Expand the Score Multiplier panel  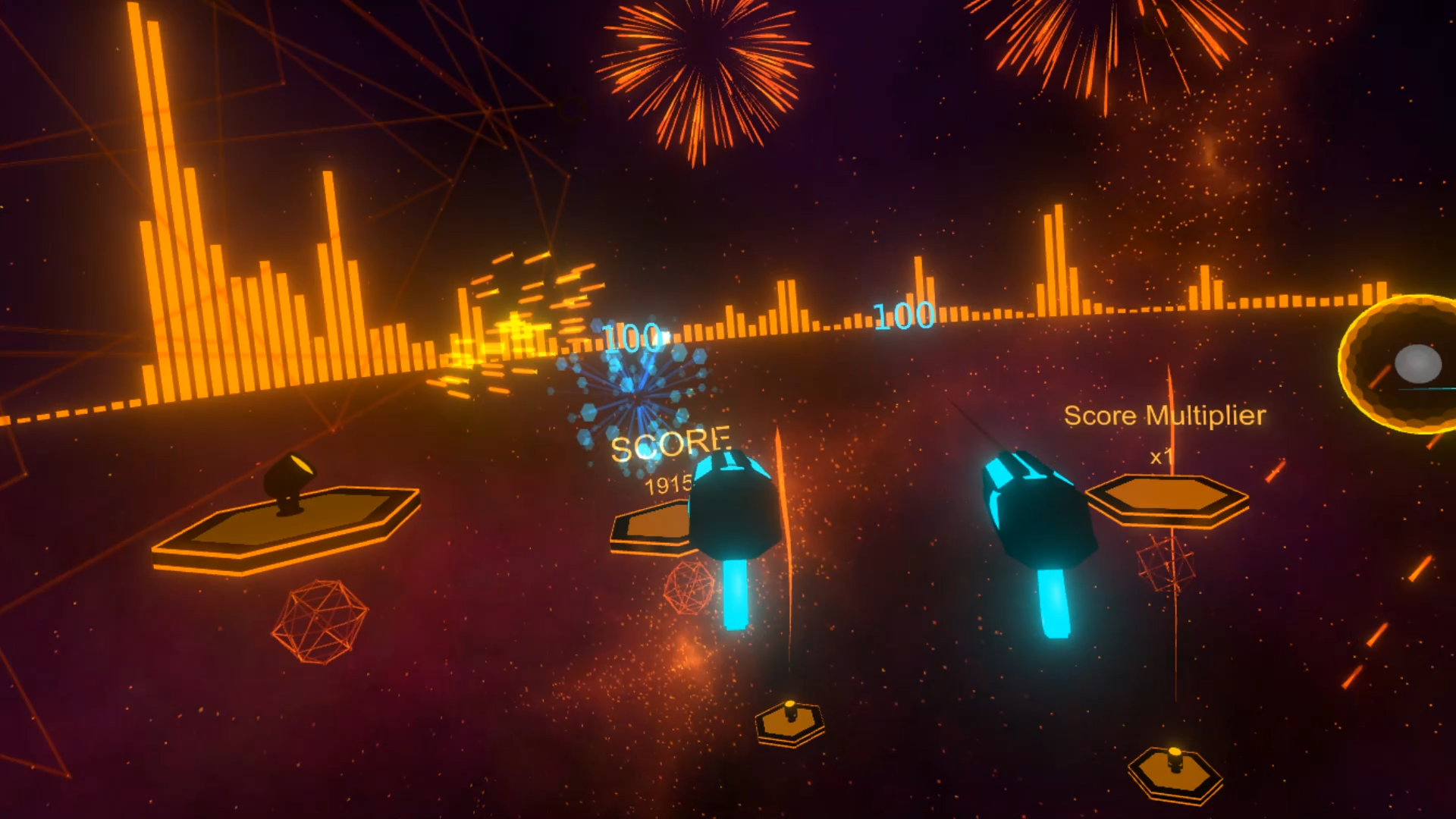[x=1166, y=415]
